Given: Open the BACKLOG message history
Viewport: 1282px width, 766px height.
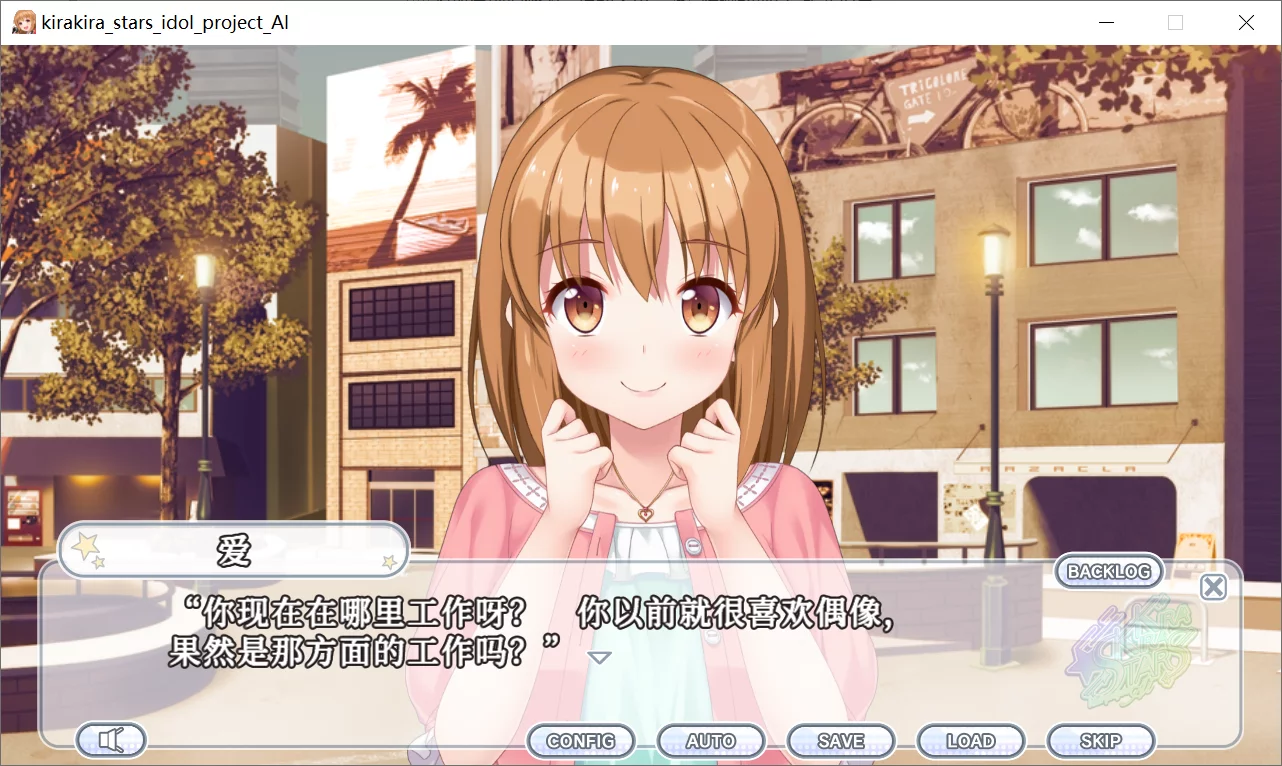Looking at the screenshot, I should click(x=1108, y=571).
